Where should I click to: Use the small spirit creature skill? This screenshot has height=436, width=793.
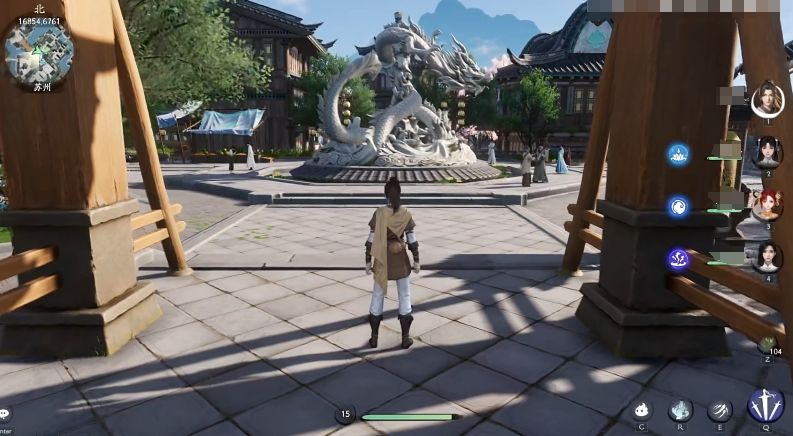(642, 410)
